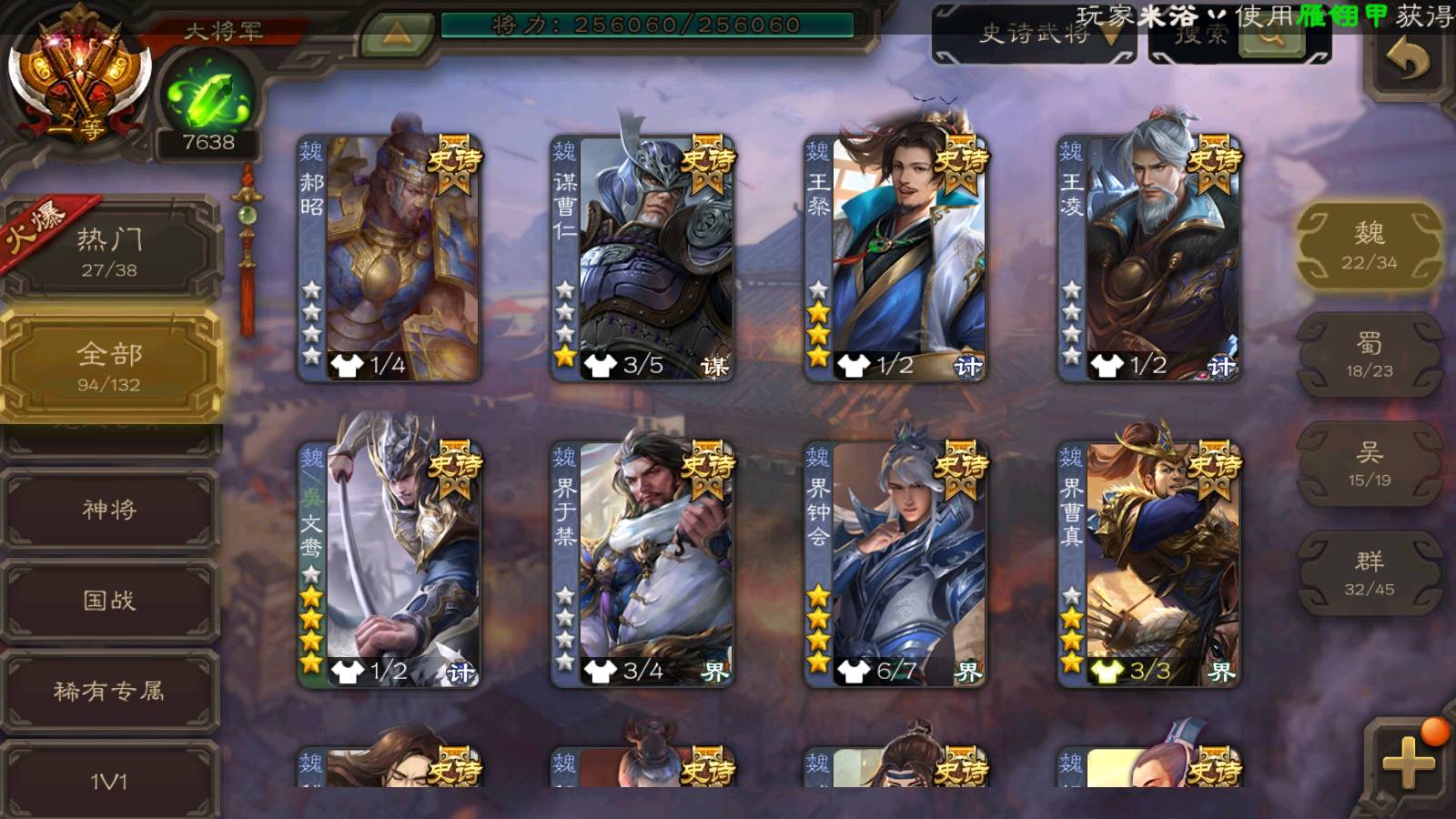Open the 1V1 category
The width and height of the screenshot is (1456, 819).
click(x=110, y=781)
